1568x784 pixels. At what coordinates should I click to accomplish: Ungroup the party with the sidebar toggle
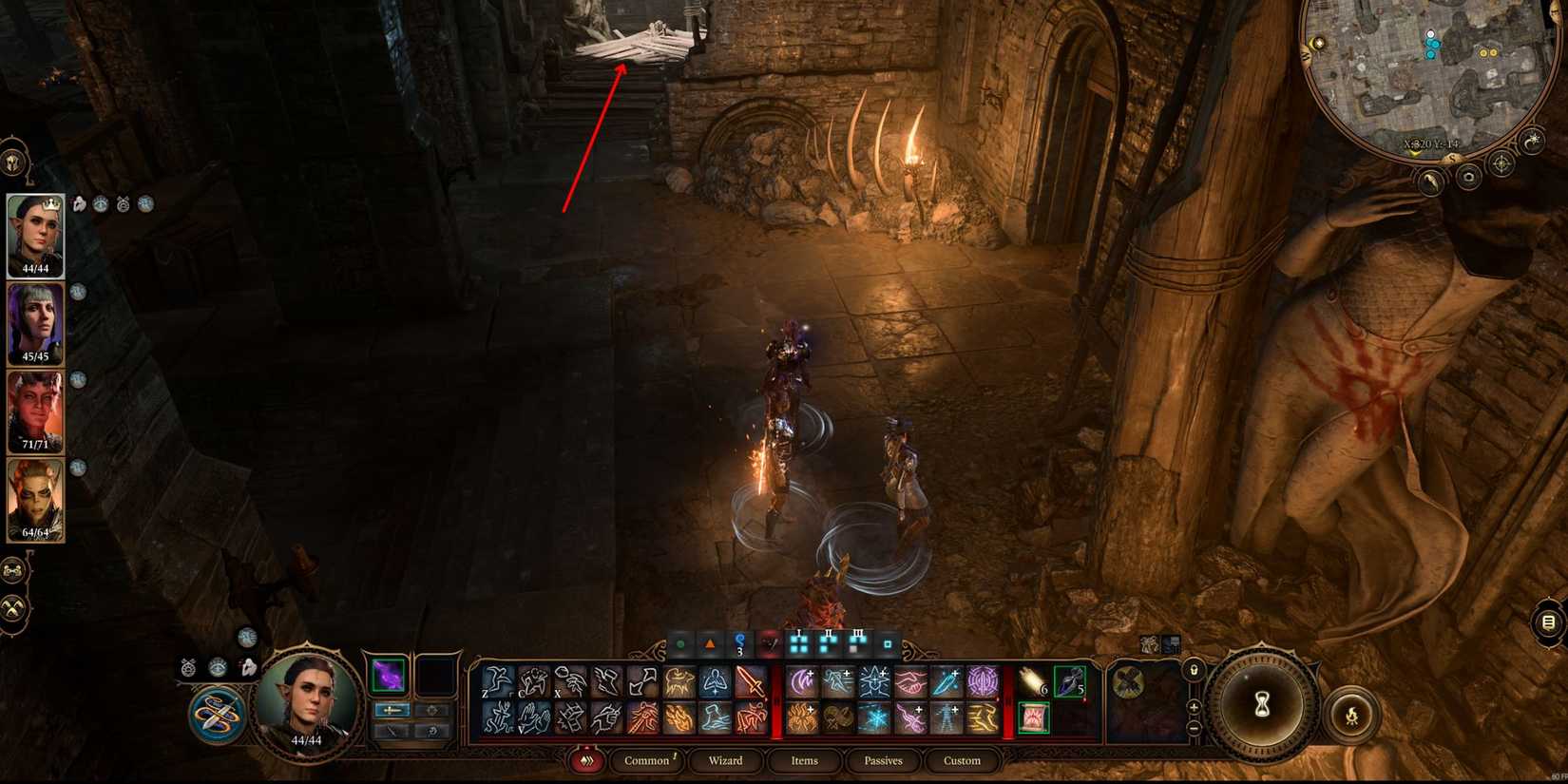pyautogui.click(x=11, y=571)
